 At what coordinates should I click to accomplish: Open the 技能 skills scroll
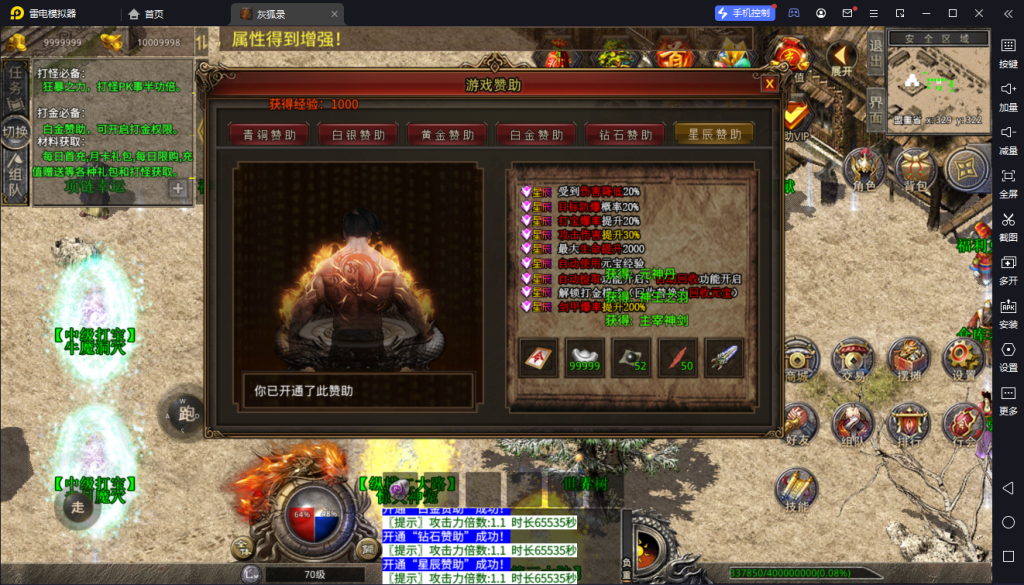click(797, 489)
